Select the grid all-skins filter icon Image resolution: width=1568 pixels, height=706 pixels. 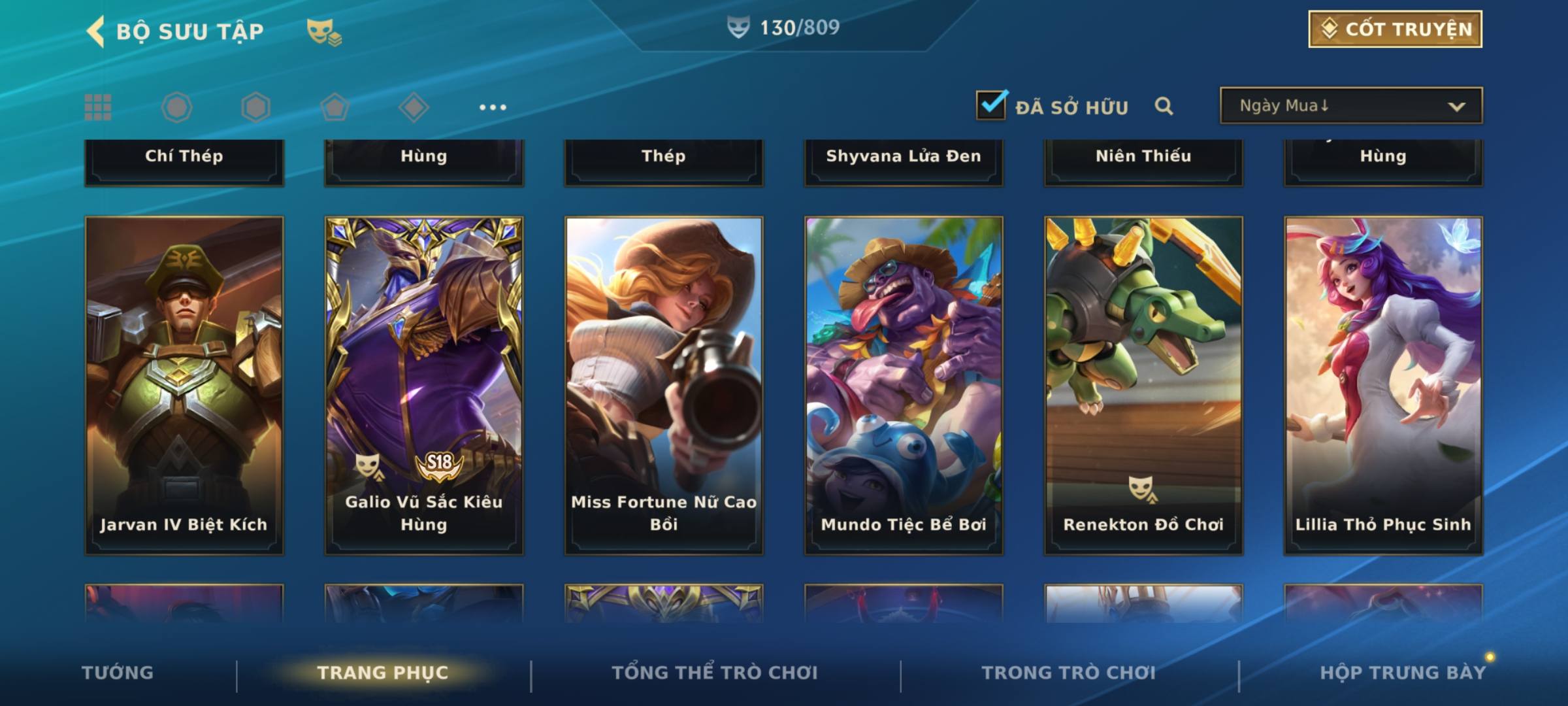tap(98, 107)
